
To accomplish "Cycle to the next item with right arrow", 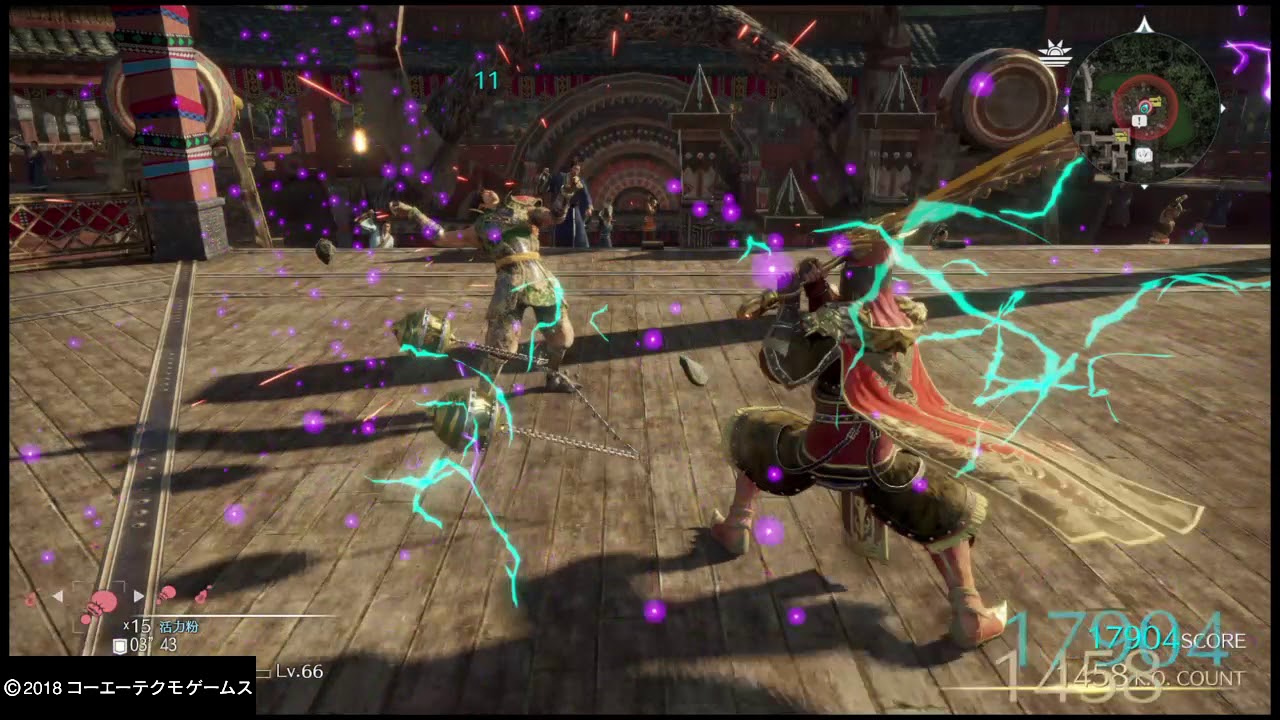I will point(139,596).
